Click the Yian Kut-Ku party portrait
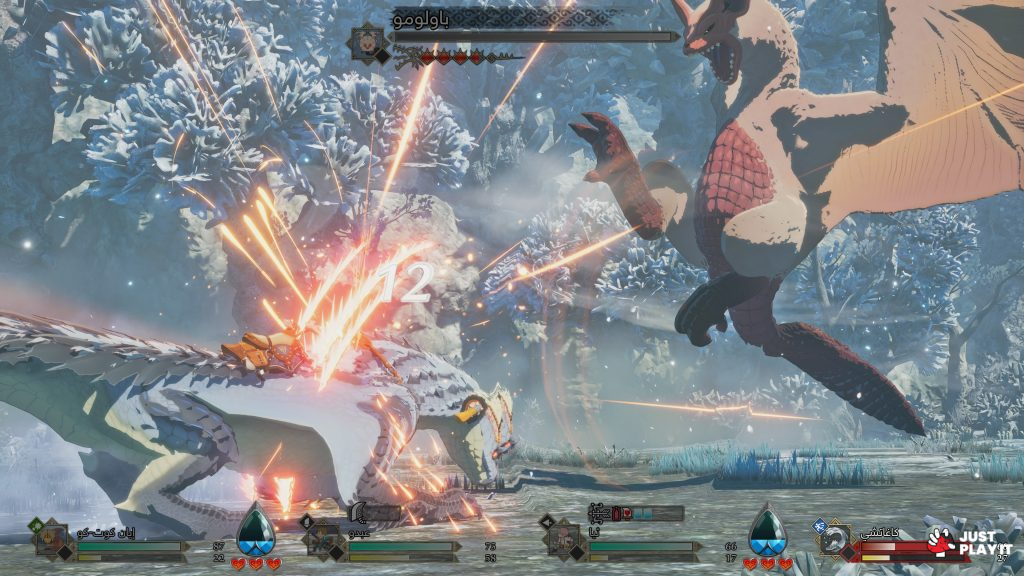 [x=50, y=540]
